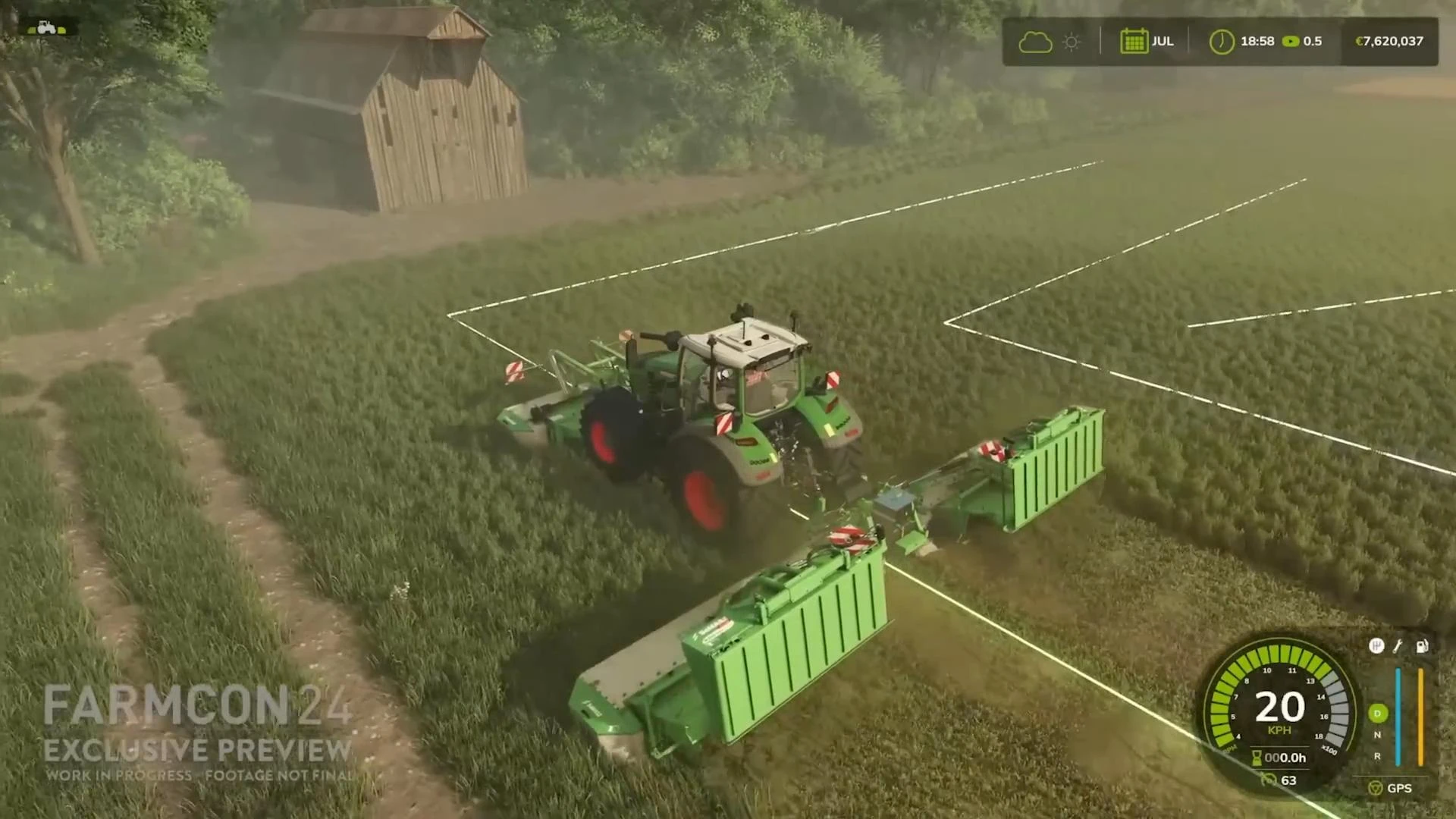Click the 18:58 game time display
1456x819 pixels.
(1257, 41)
